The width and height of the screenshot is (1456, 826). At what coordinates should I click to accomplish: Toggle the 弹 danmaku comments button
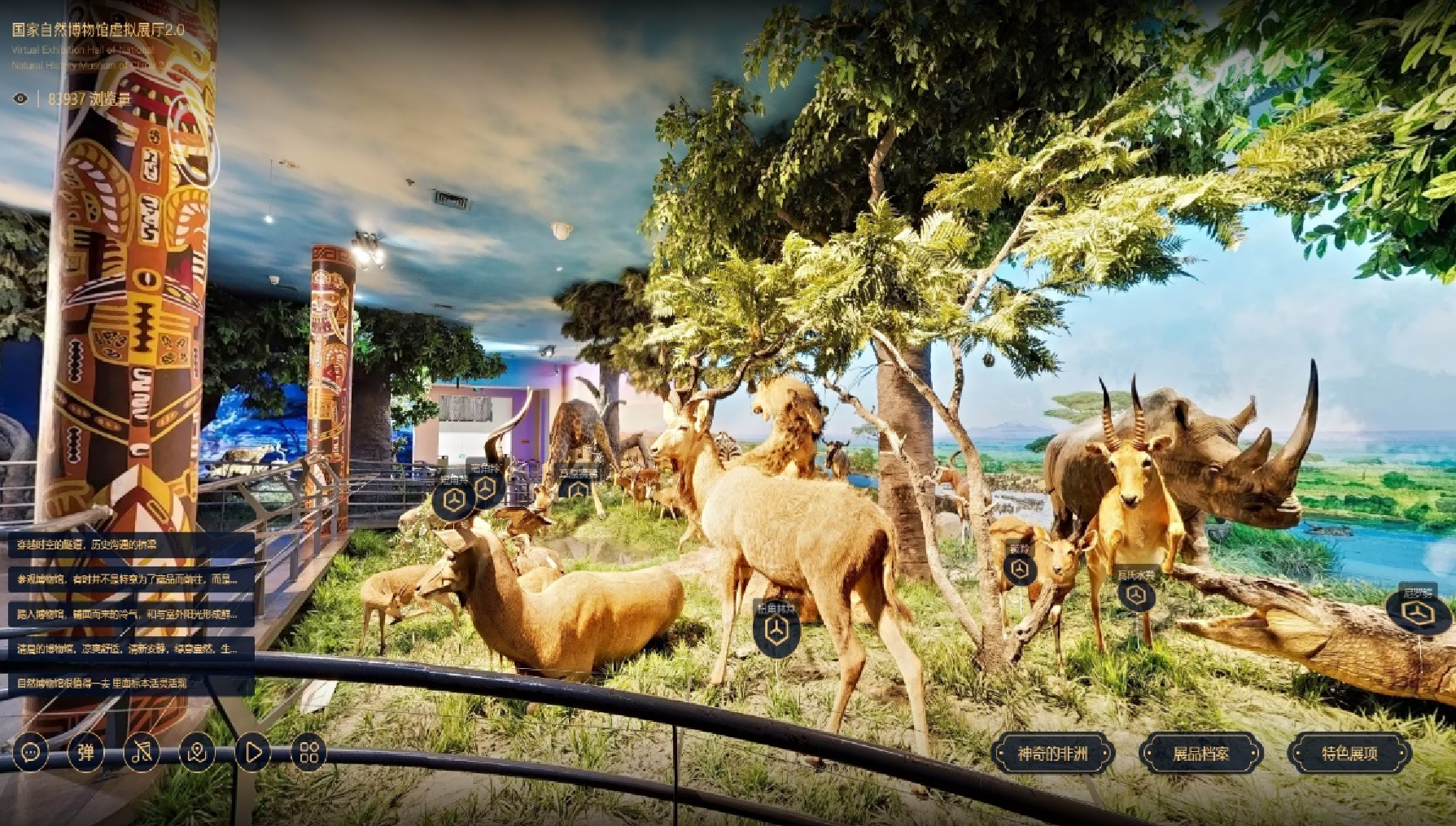[x=85, y=753]
